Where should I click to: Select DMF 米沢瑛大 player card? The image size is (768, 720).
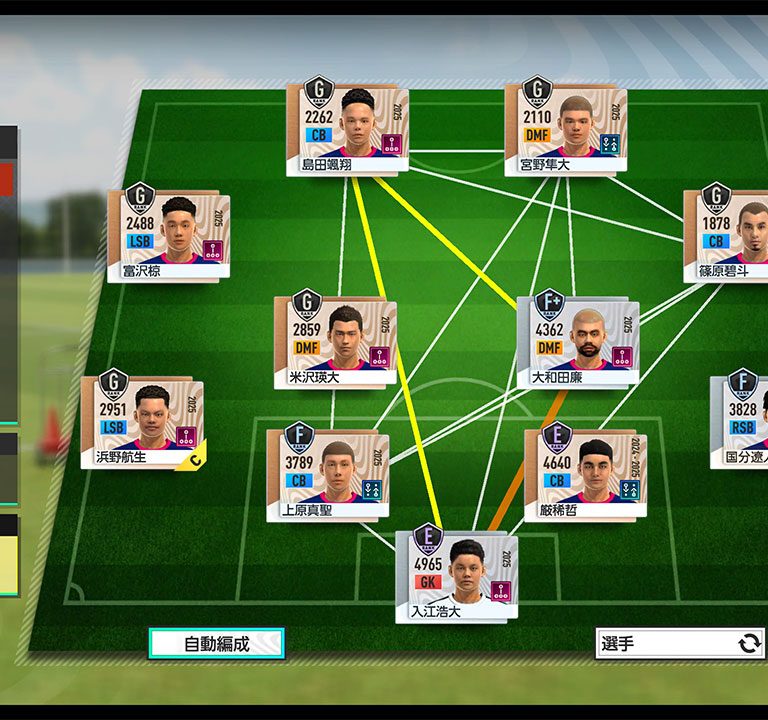point(334,343)
